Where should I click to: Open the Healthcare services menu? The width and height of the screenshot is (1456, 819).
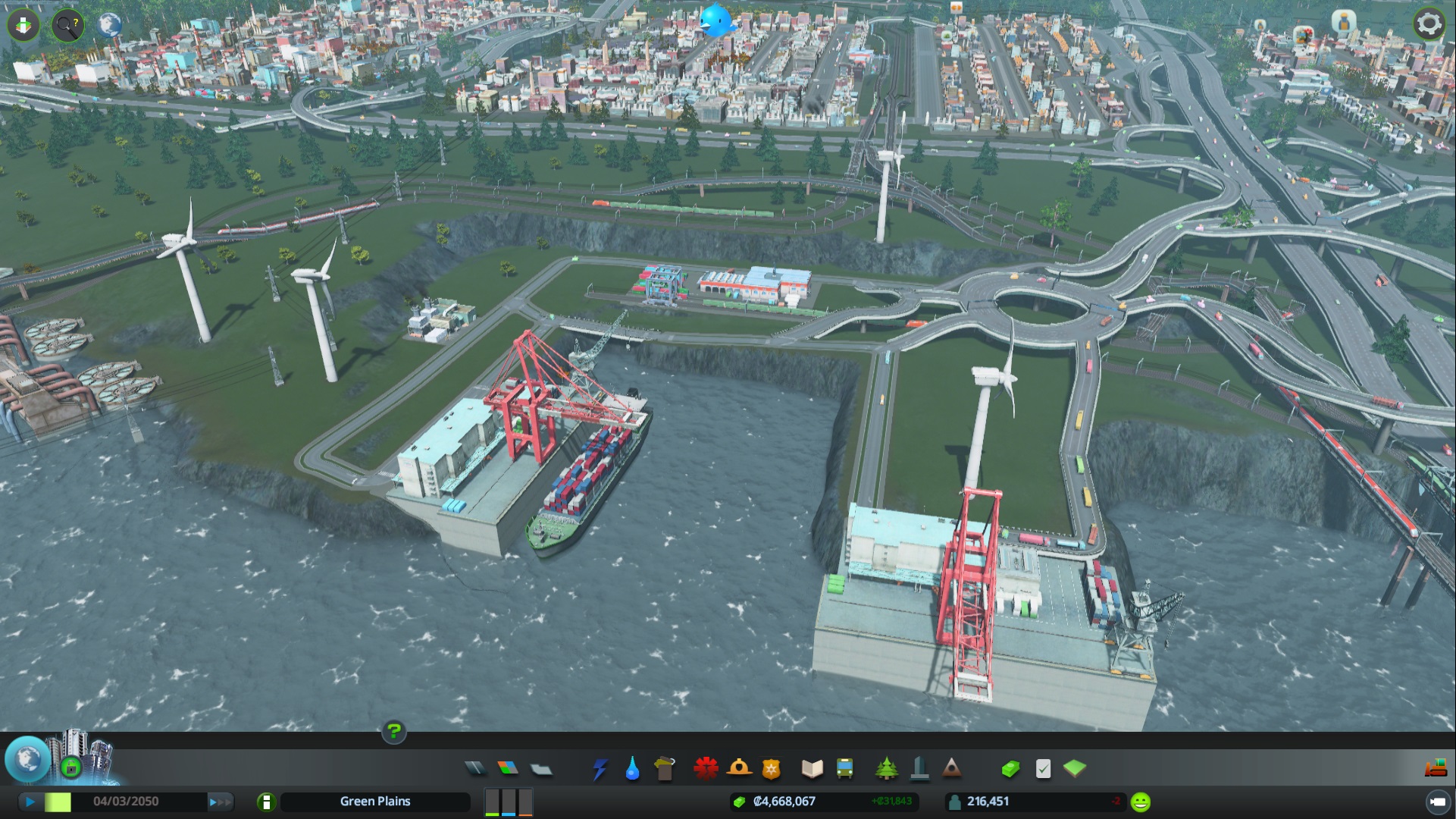[x=705, y=768]
